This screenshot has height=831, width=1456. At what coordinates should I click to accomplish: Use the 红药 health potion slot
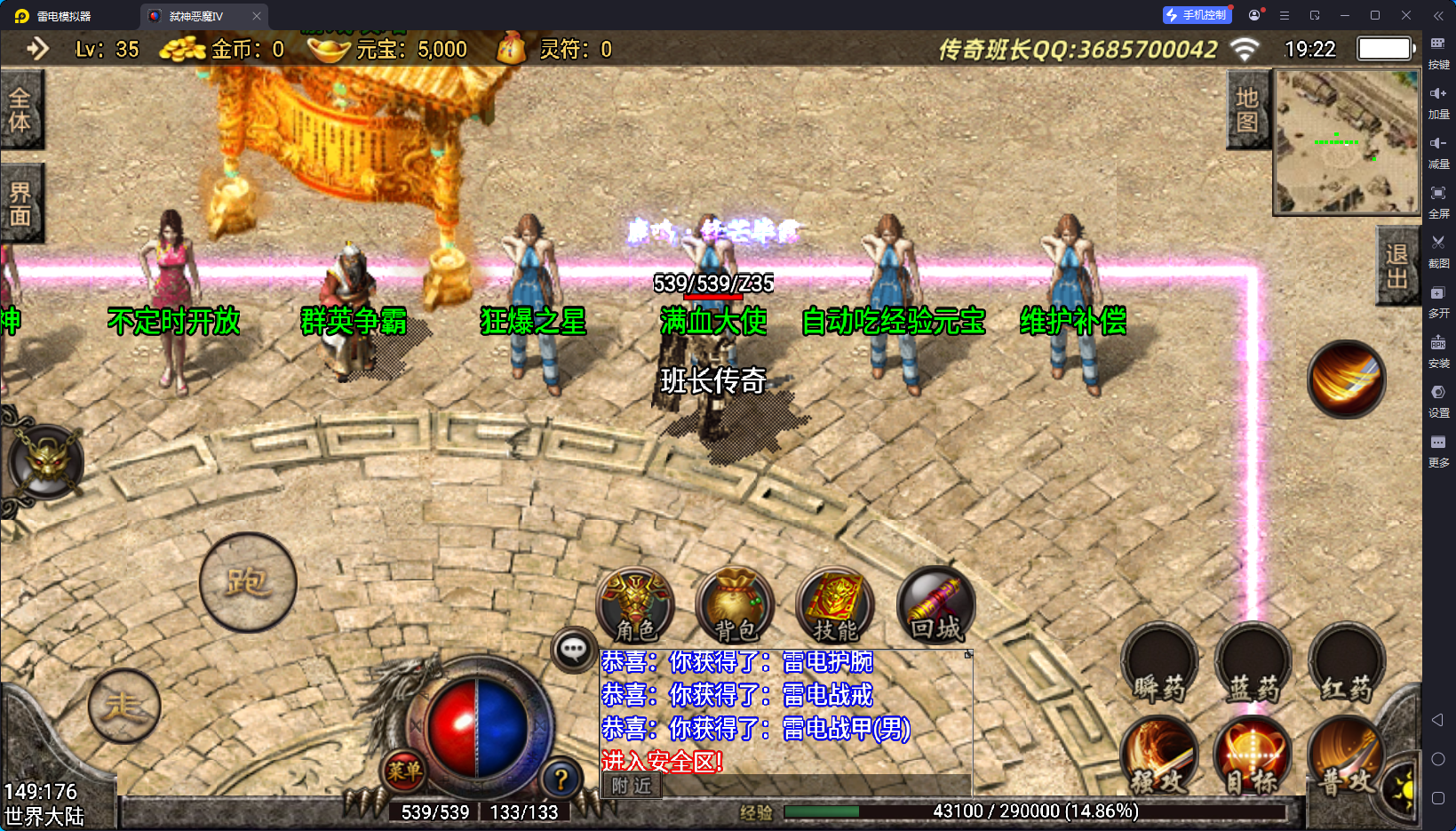click(x=1347, y=665)
